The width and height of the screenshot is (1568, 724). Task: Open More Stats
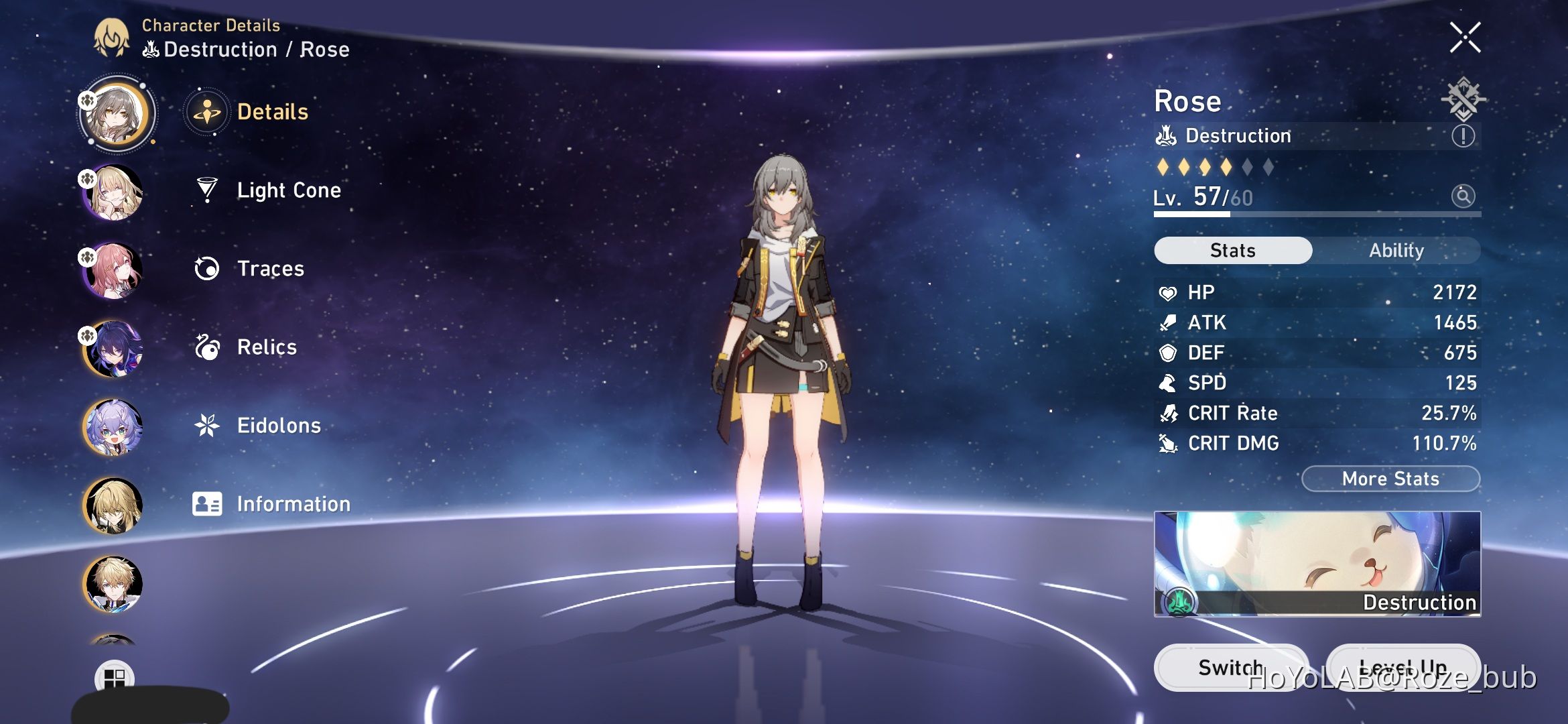[x=1390, y=479]
